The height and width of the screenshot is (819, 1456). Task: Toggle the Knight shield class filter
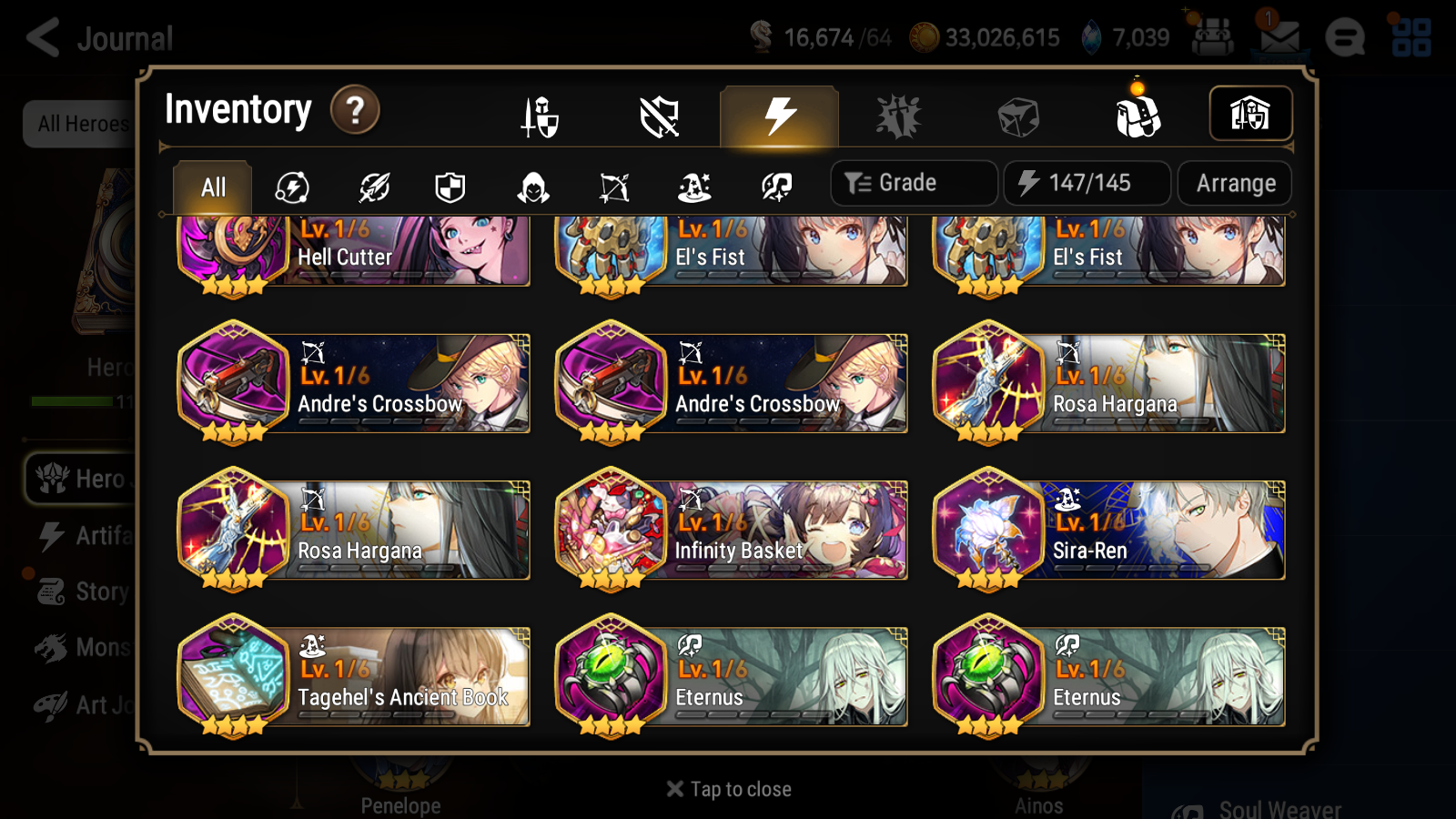click(x=450, y=187)
